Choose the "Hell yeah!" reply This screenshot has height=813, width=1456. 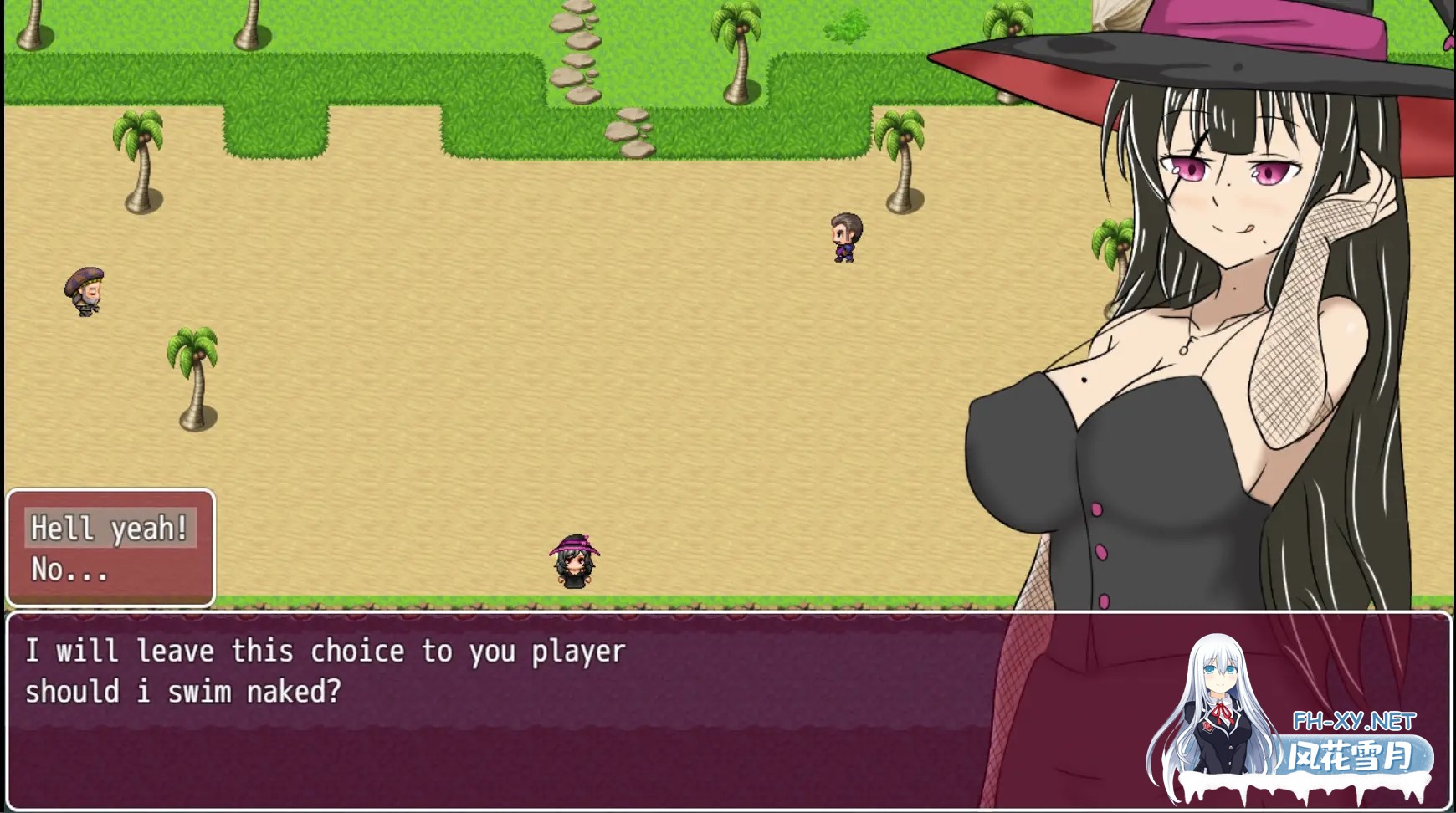point(110,529)
